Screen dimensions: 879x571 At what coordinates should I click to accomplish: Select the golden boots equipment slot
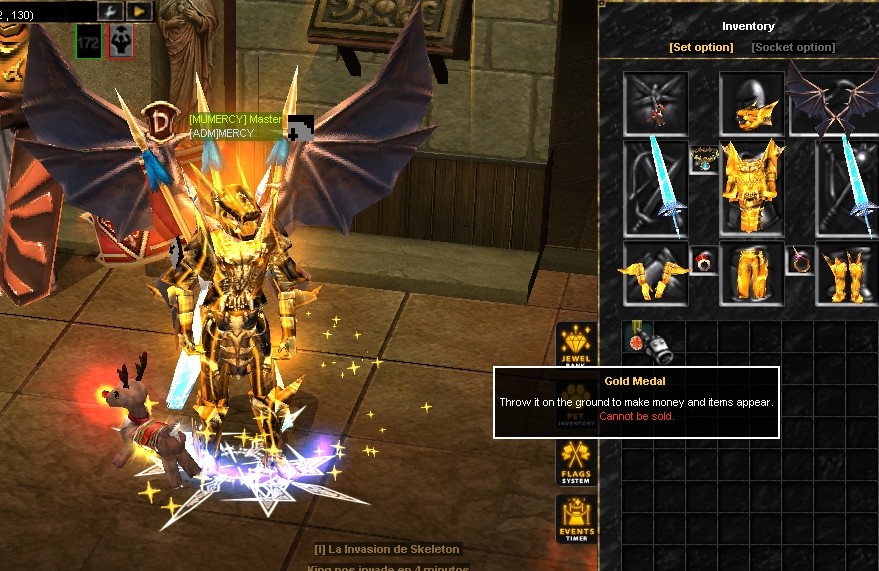pyautogui.click(x=845, y=272)
